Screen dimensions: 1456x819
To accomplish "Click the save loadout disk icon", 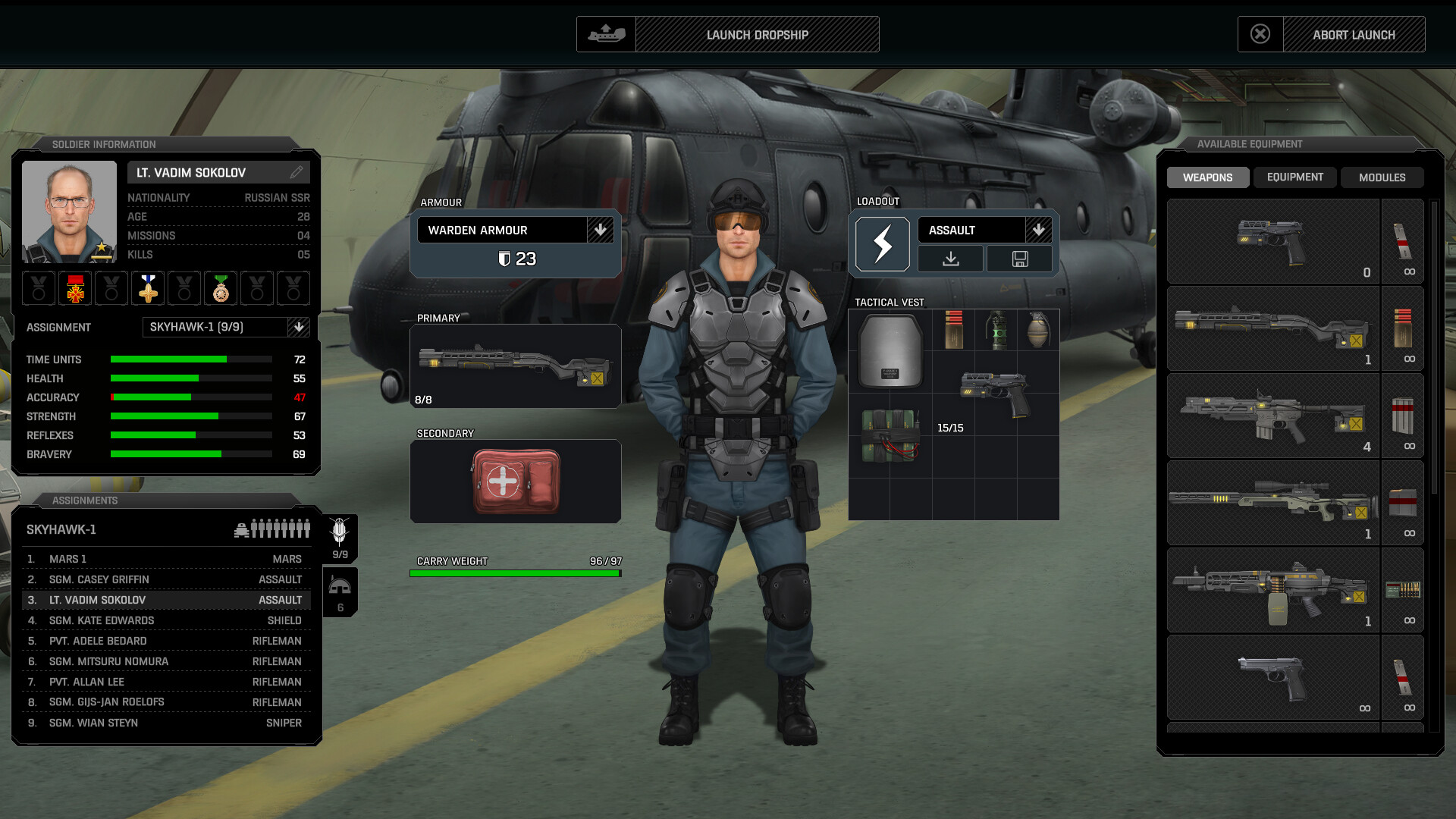I will 1019,259.
